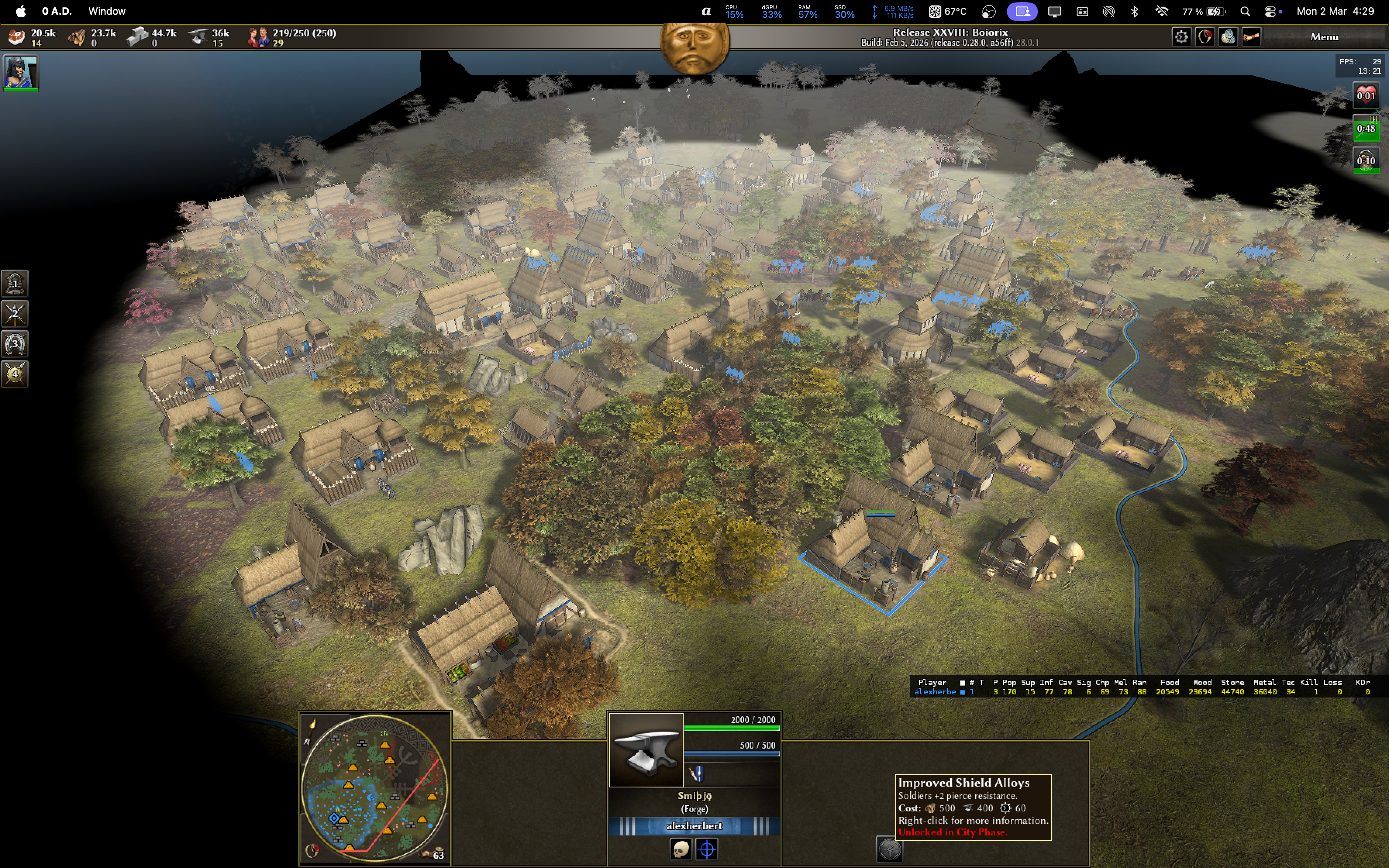Open the objectives scroll icon

(1251, 37)
